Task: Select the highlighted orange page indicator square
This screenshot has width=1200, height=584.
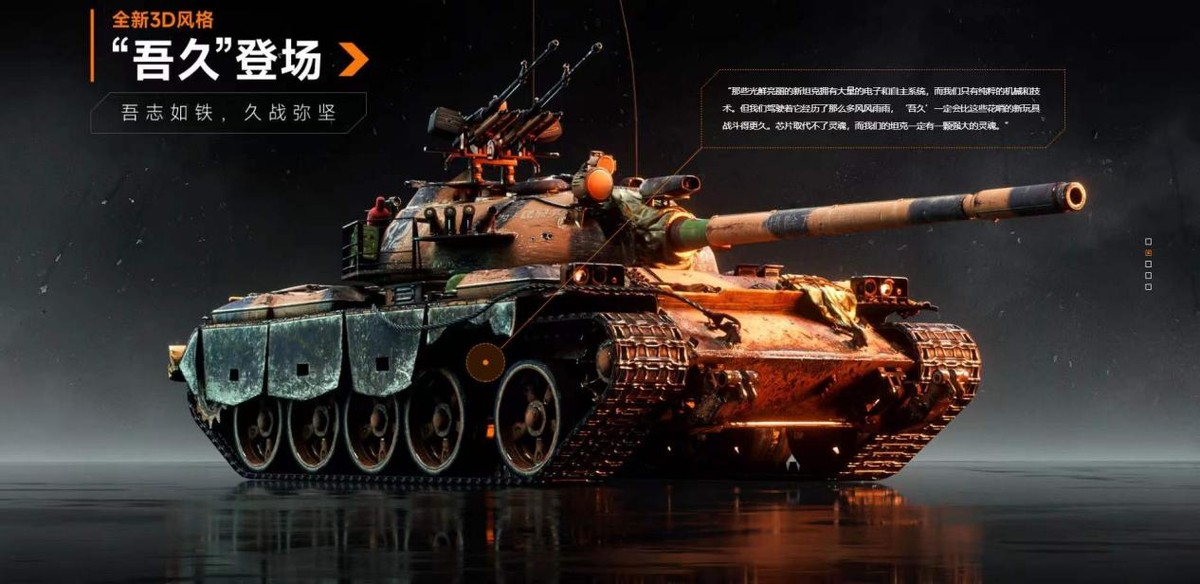Action: [1148, 253]
